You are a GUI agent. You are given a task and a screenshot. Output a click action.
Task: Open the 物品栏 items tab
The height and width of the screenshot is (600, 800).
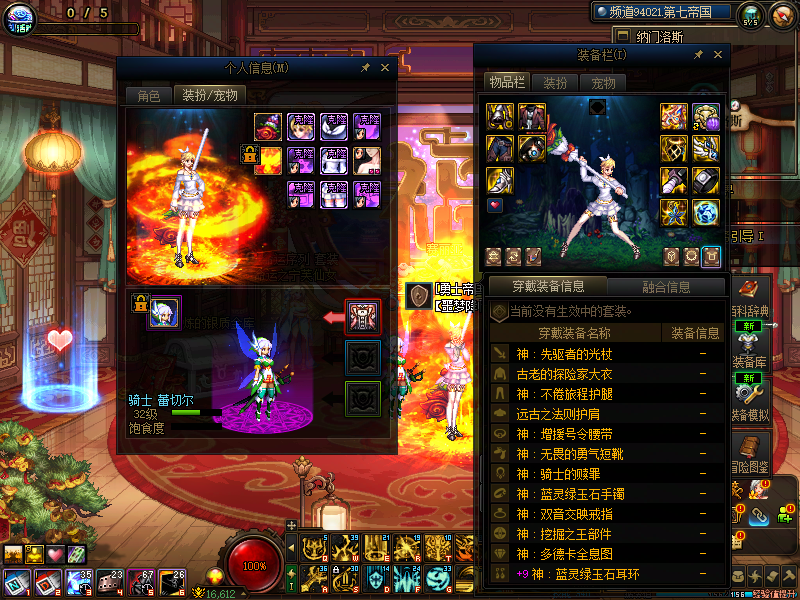pyautogui.click(x=506, y=82)
